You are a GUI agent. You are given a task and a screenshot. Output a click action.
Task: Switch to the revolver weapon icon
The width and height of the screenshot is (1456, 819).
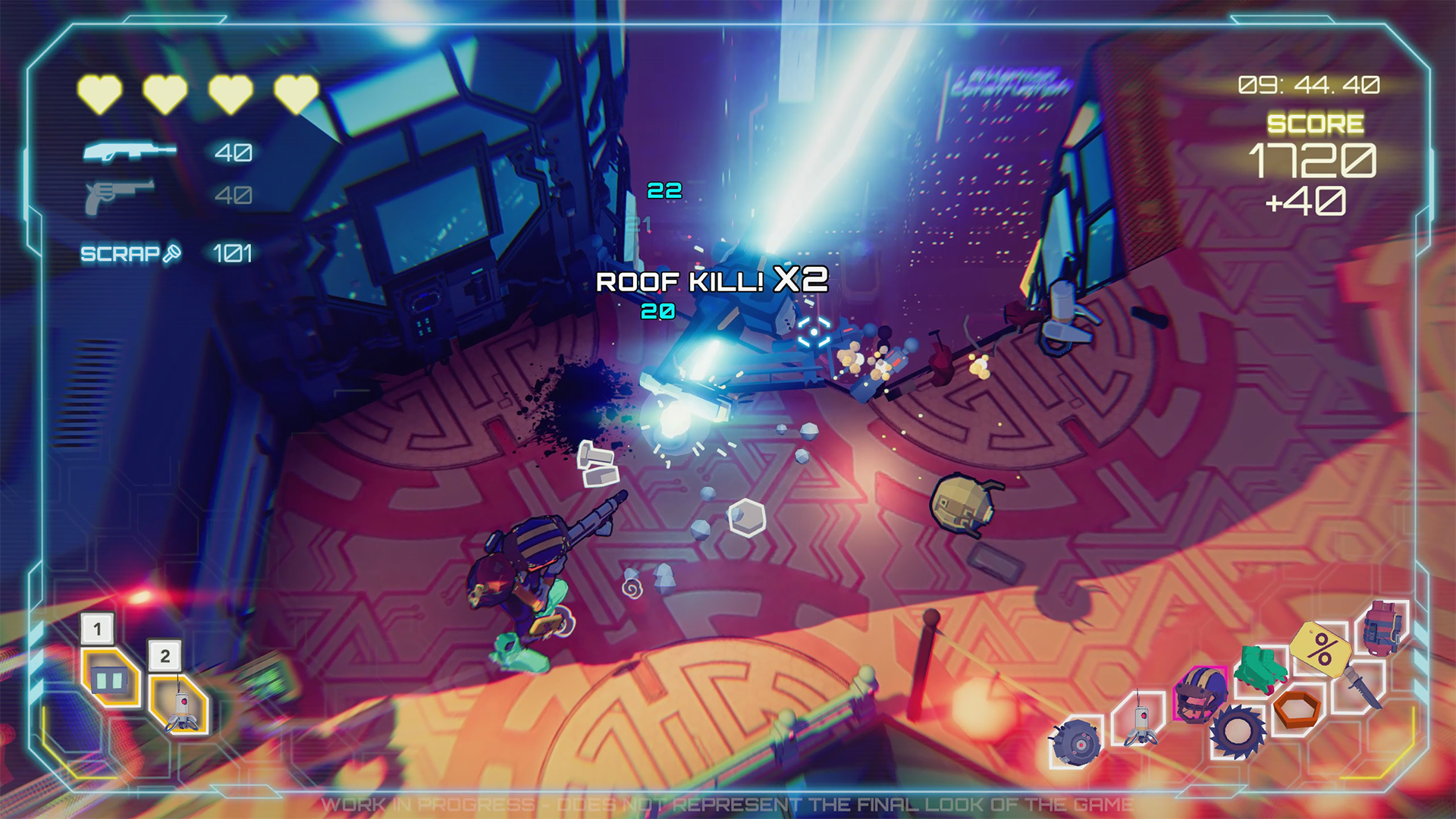pos(119,196)
